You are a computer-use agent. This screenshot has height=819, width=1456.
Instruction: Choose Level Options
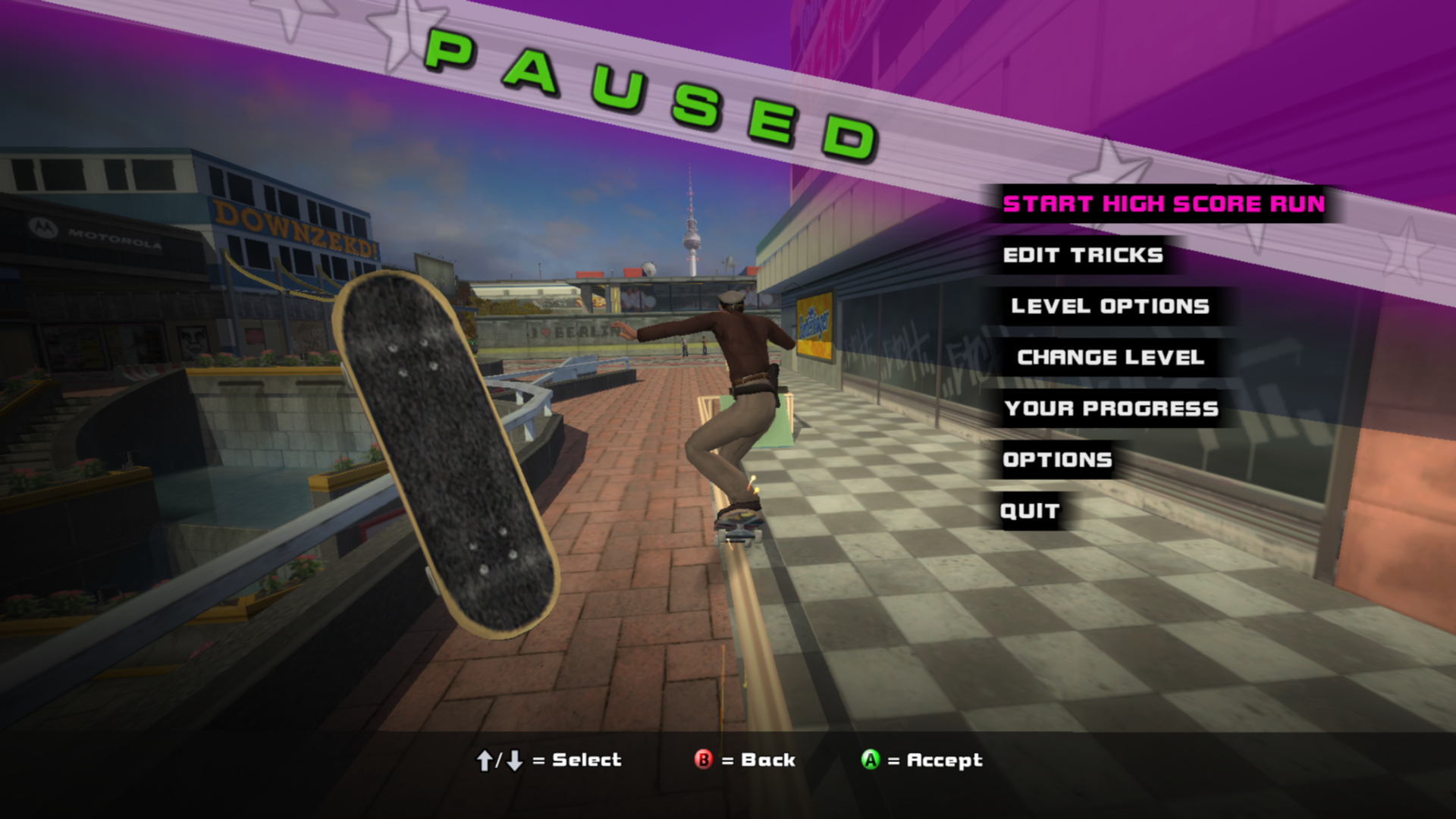coord(1109,306)
